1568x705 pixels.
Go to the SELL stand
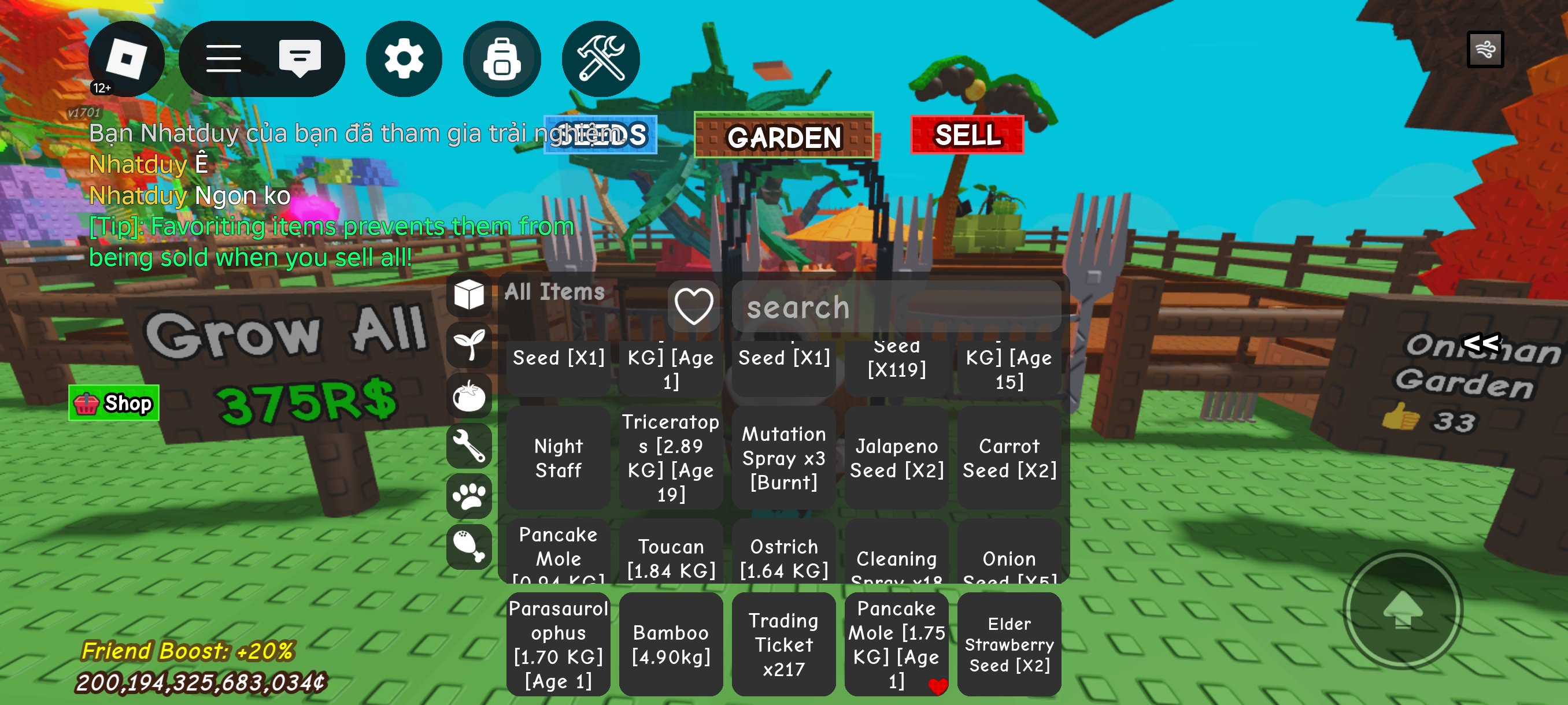(967, 135)
